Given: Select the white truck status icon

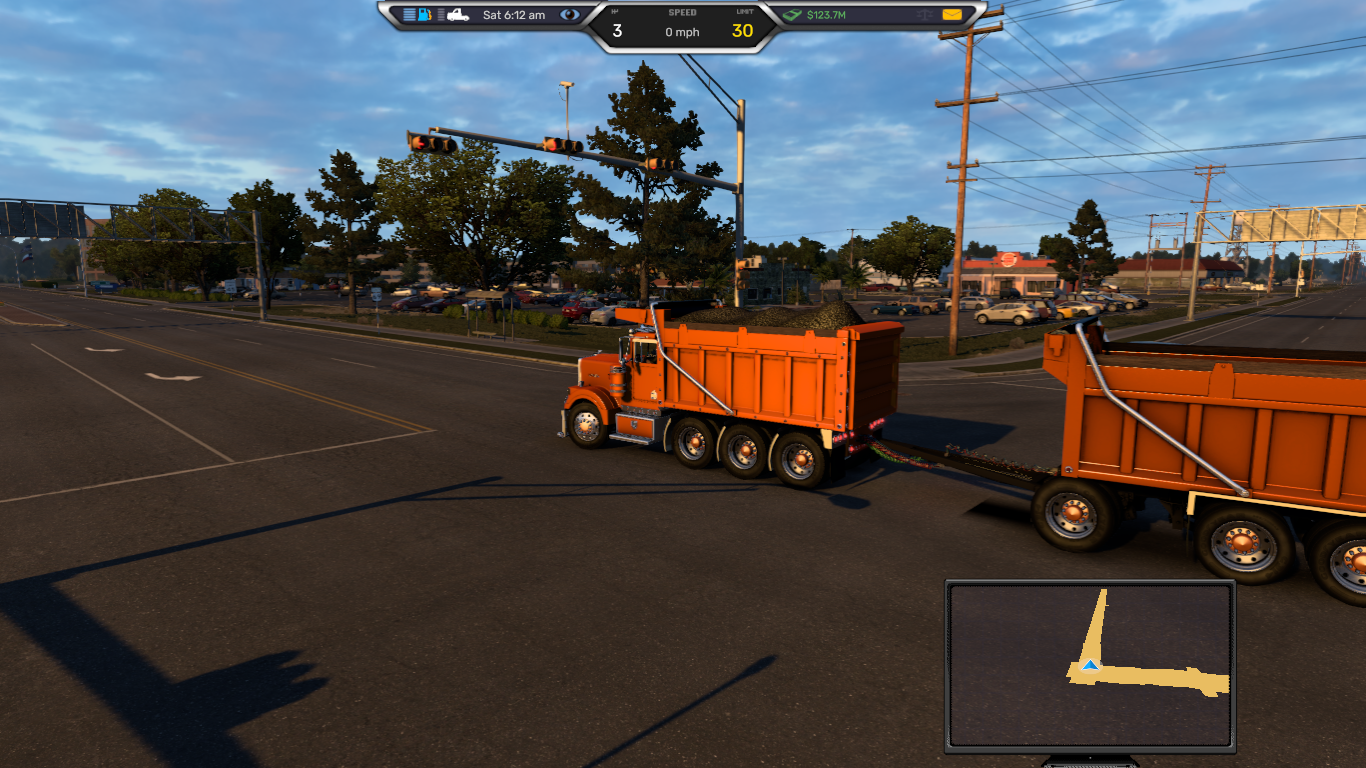Looking at the screenshot, I should coord(458,15).
